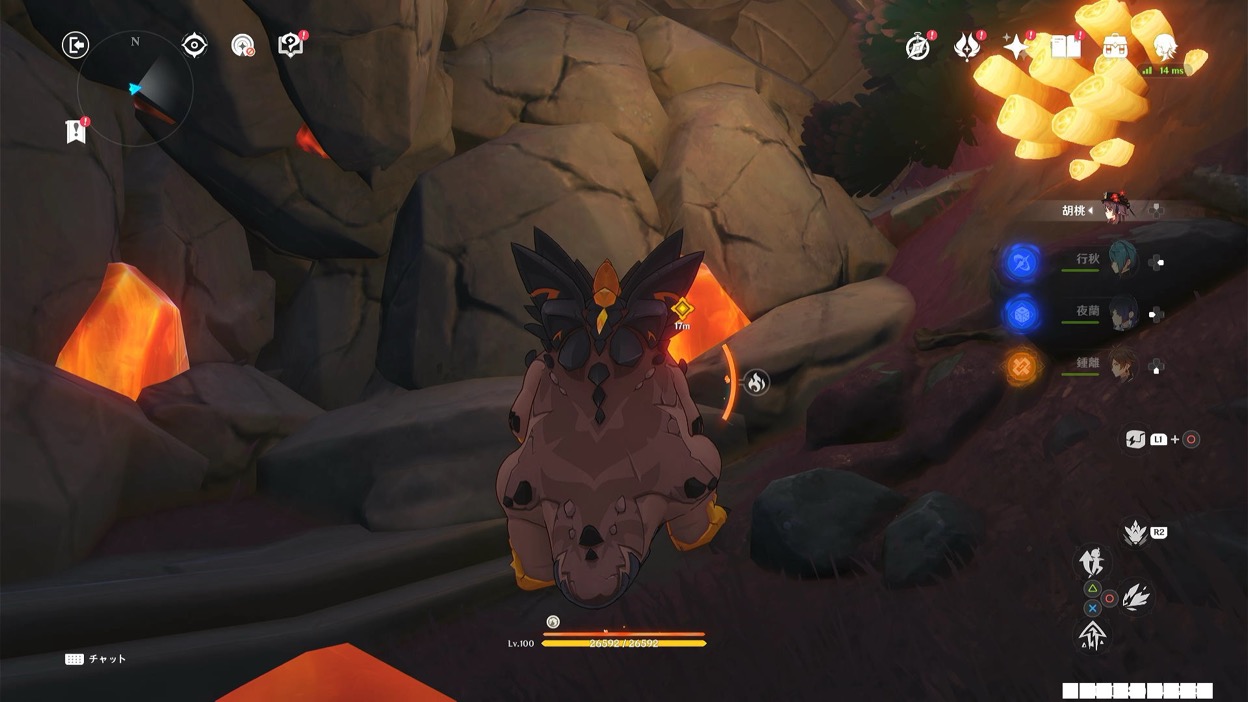Switch to party member 鍾離 (Zhongli)
Screen dimensions: 1248x702
pyautogui.click(x=1122, y=366)
